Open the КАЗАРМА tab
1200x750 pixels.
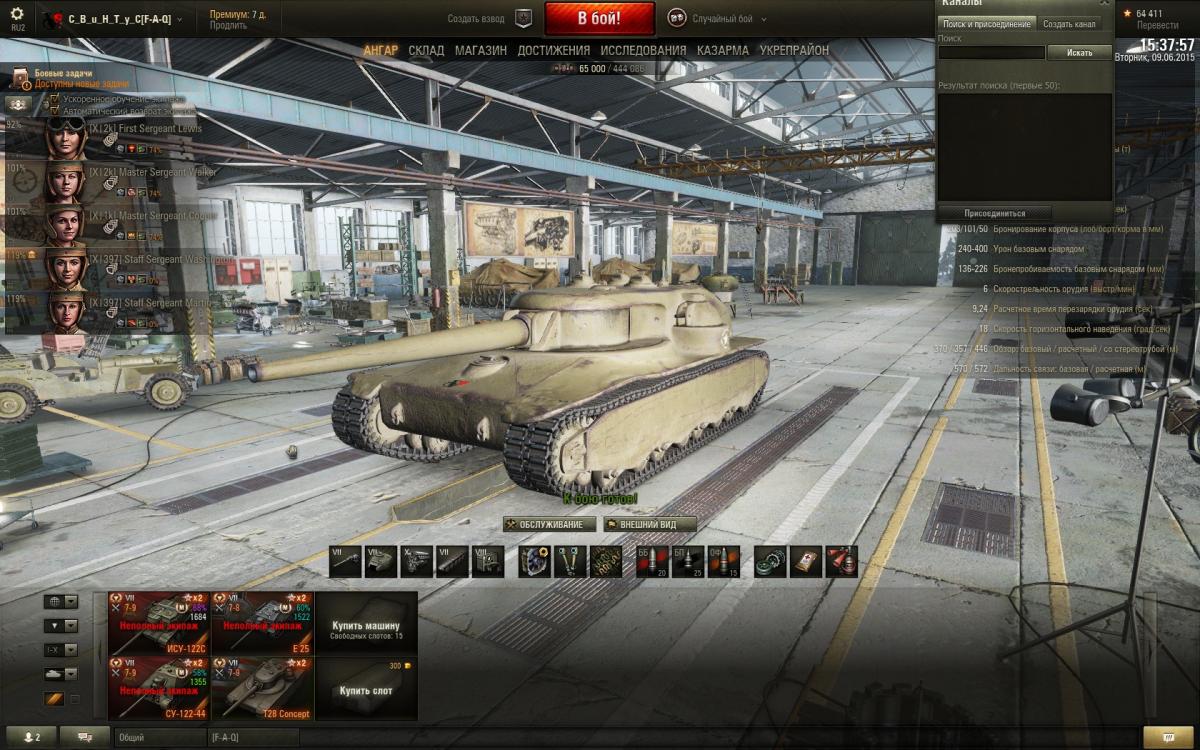pyautogui.click(x=722, y=50)
